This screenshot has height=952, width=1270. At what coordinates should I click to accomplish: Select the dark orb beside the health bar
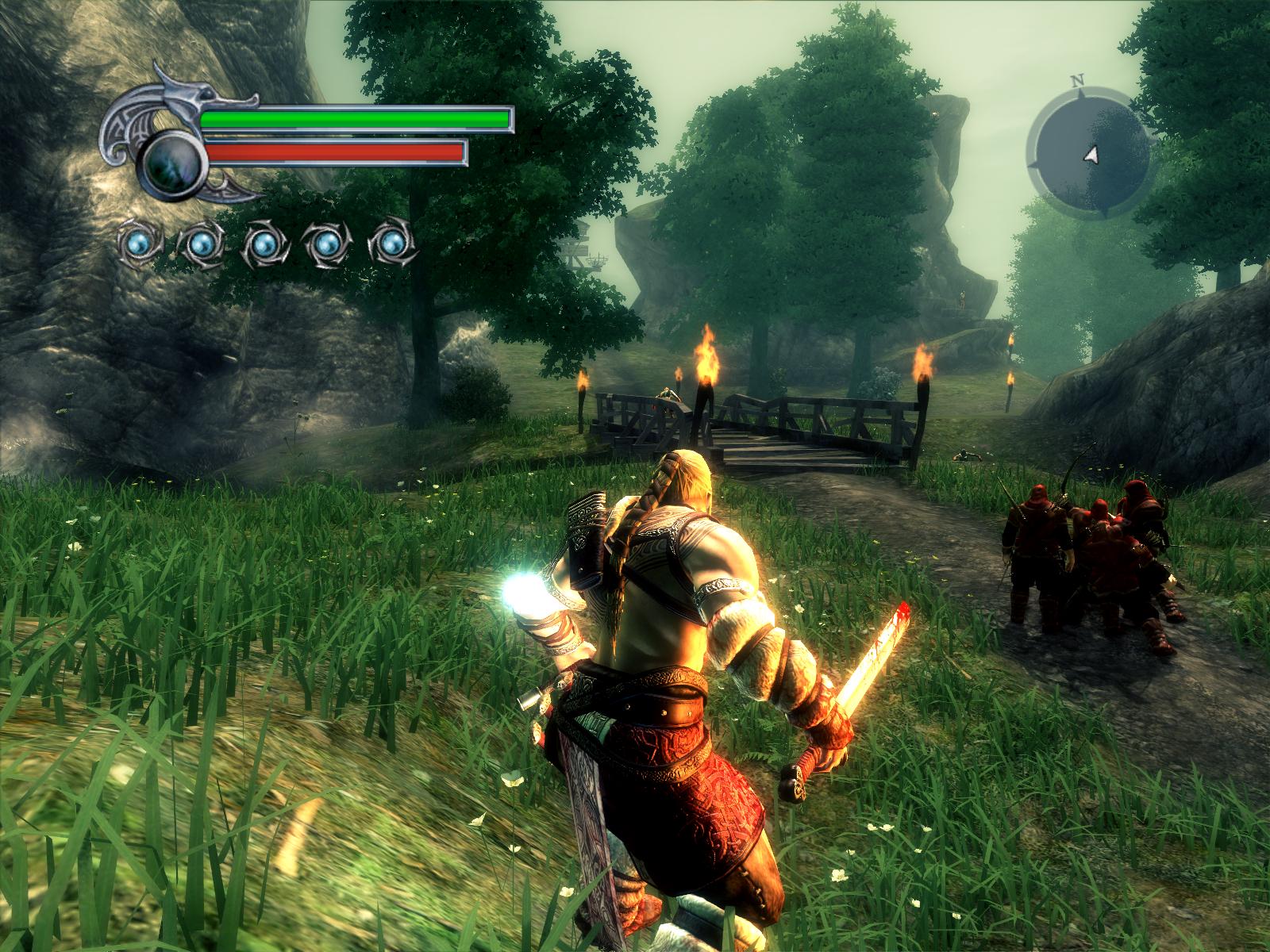tap(173, 155)
